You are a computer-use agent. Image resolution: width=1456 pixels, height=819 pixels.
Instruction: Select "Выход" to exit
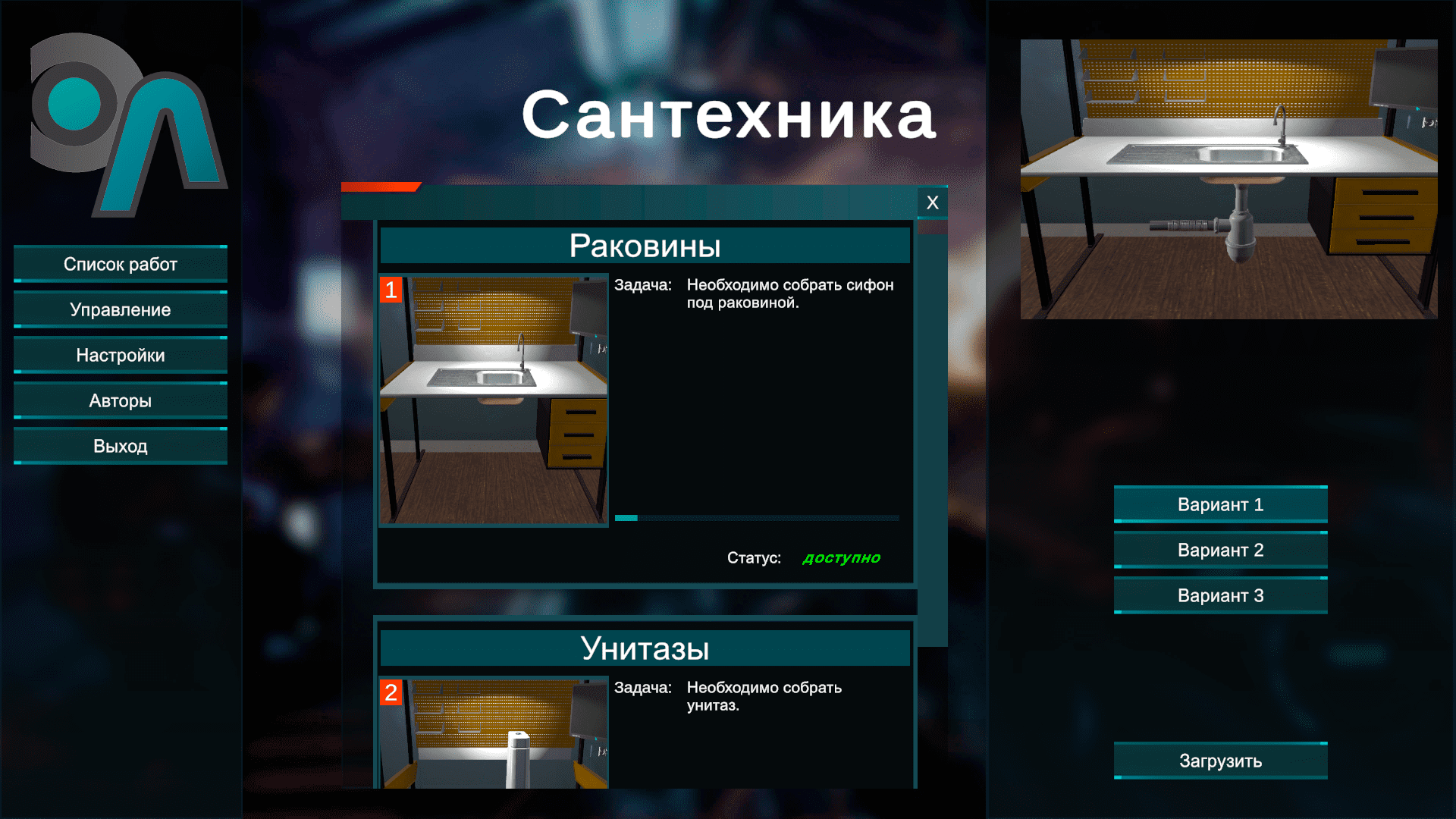120,446
